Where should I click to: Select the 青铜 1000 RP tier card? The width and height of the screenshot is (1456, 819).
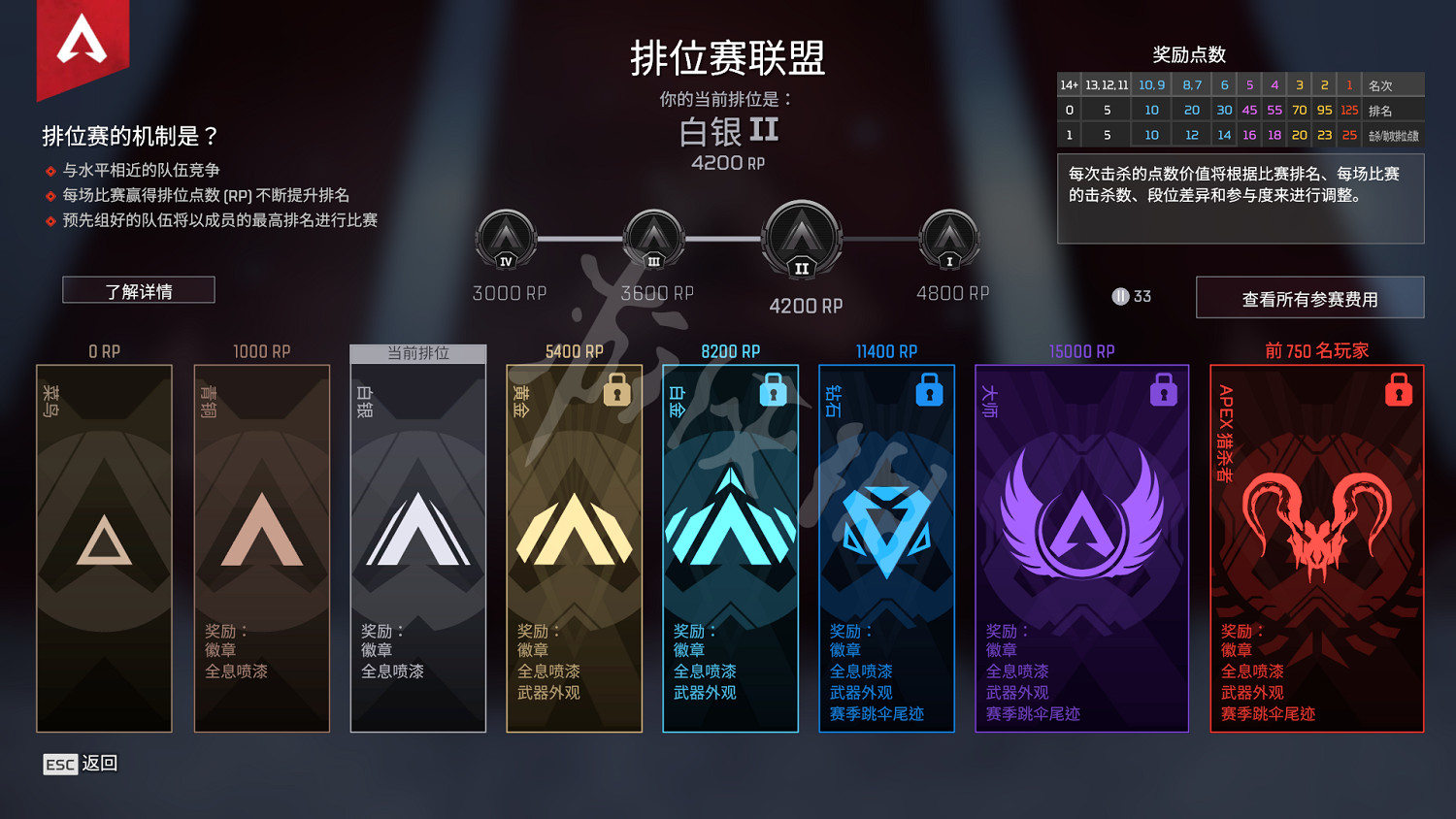pyautogui.click(x=261, y=543)
